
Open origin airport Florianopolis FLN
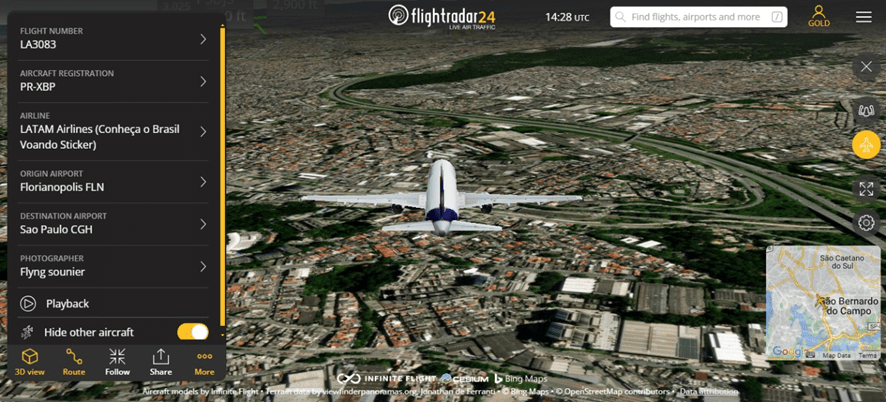[112, 181]
